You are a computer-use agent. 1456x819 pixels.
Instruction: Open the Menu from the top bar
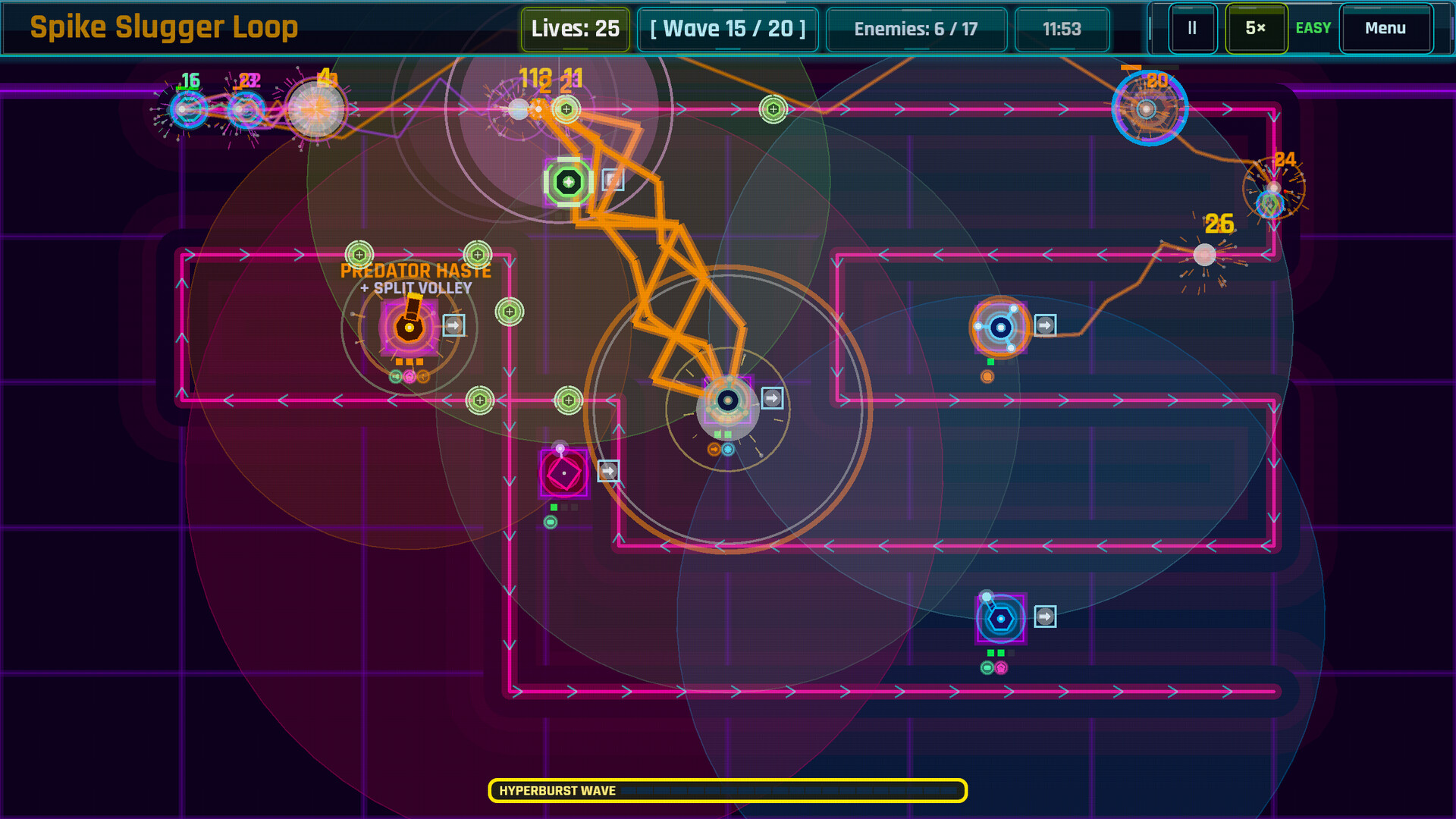(1385, 29)
